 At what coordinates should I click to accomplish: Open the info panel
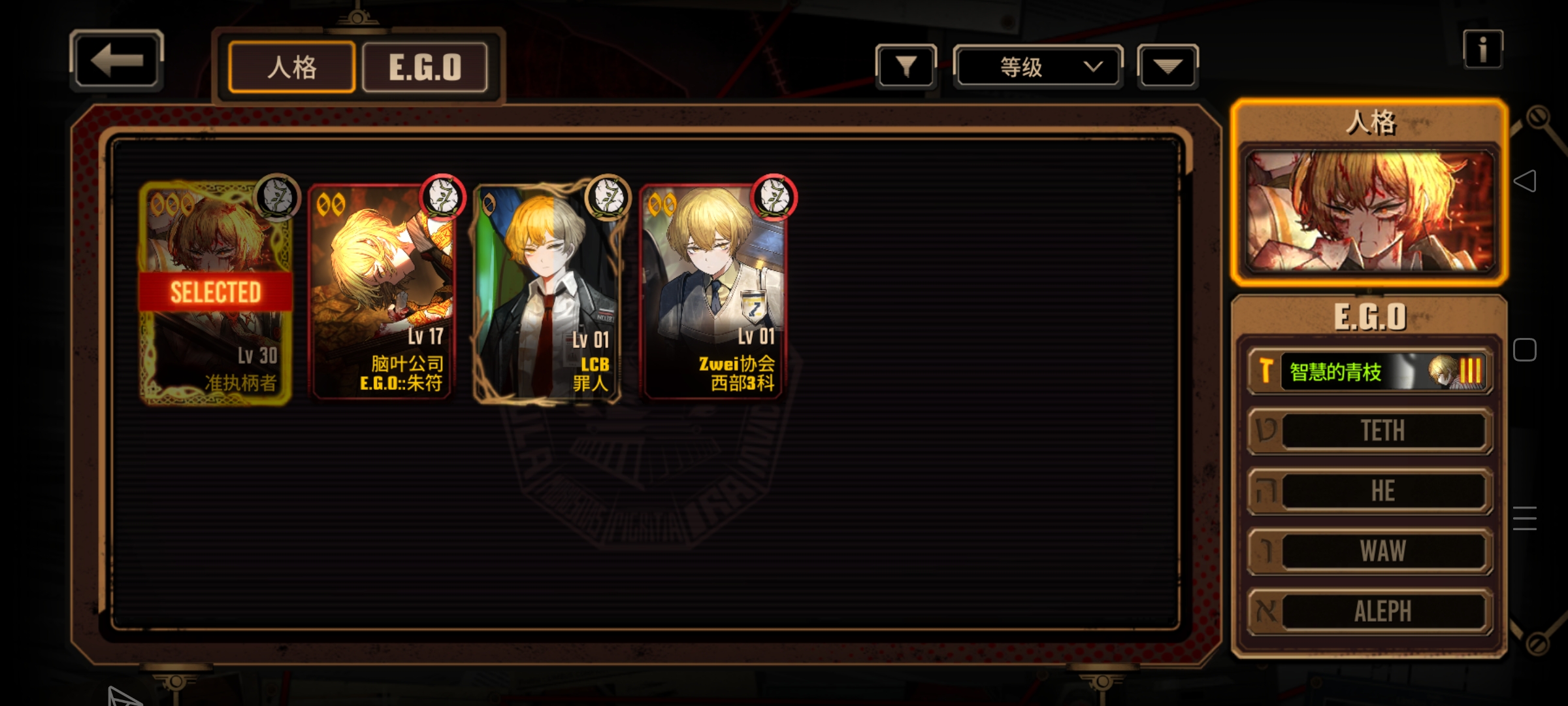pos(1482,50)
